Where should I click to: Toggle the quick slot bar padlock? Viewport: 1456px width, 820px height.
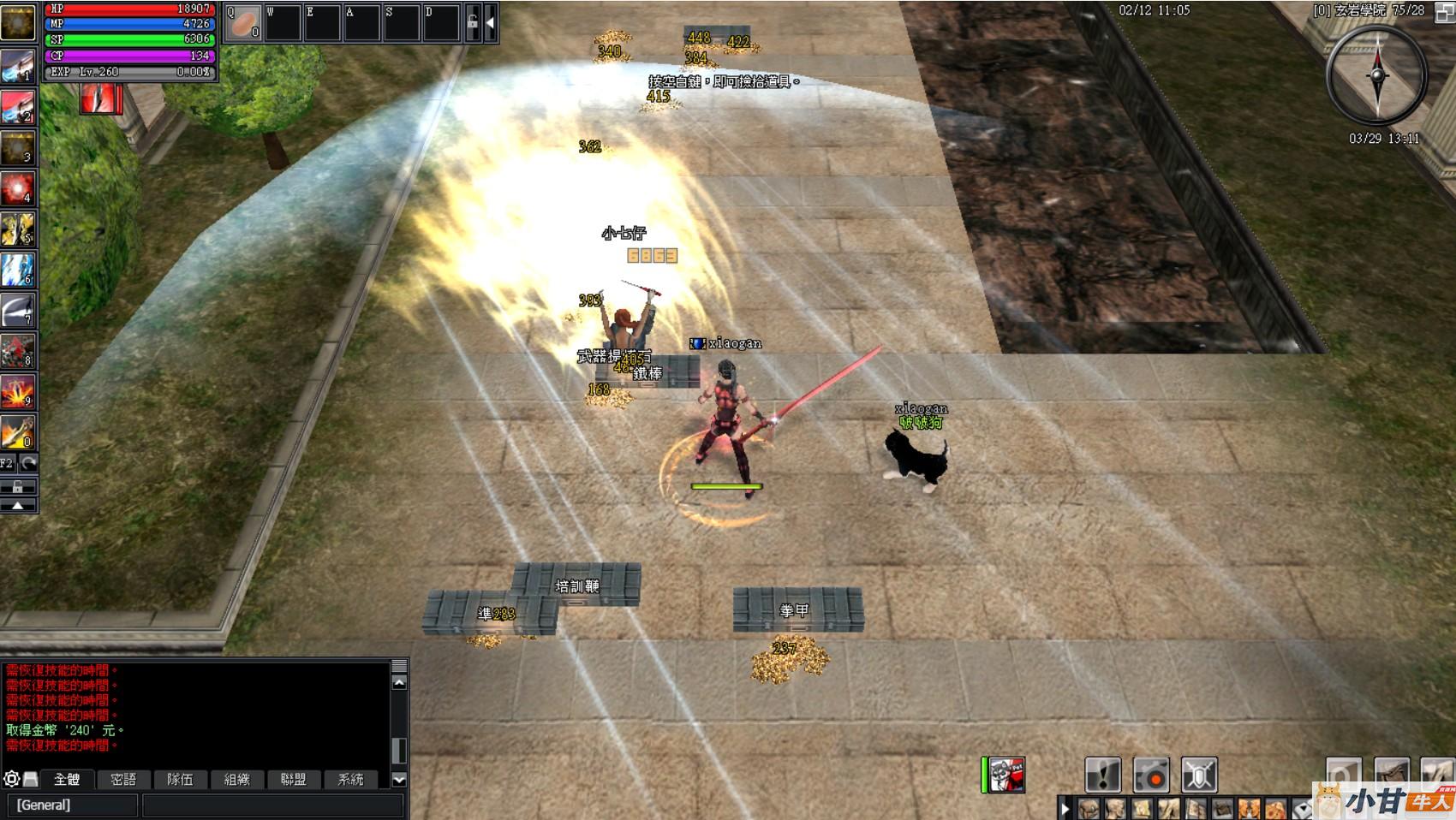point(472,23)
